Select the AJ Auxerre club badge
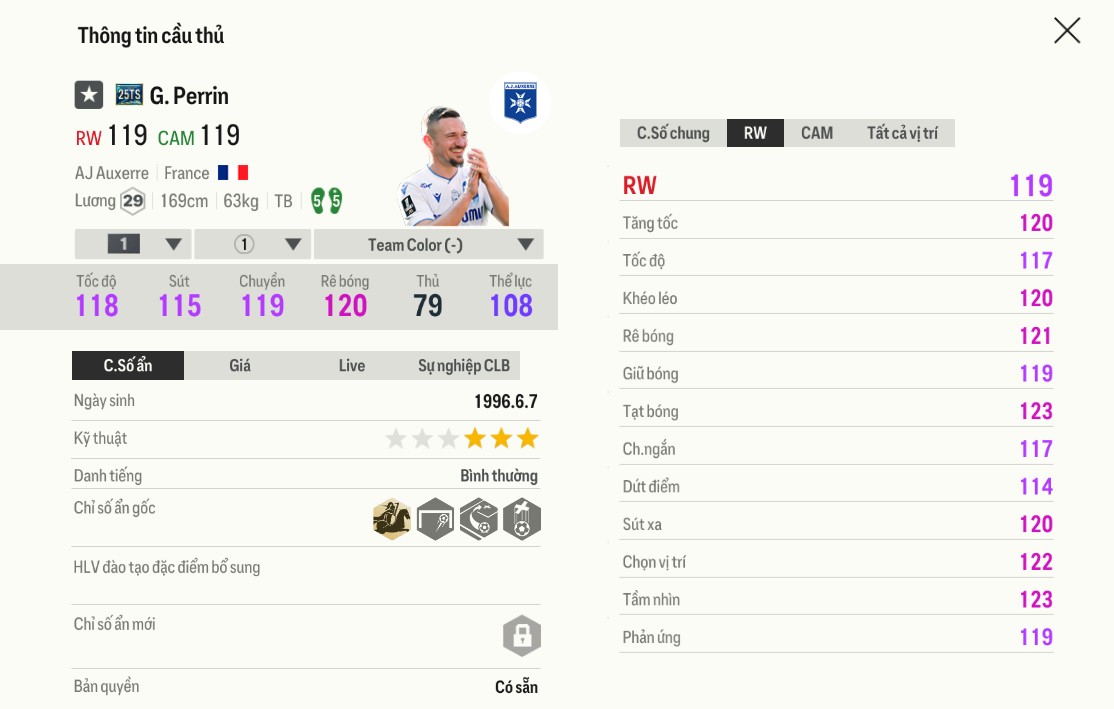This screenshot has height=709, width=1114. point(520,102)
